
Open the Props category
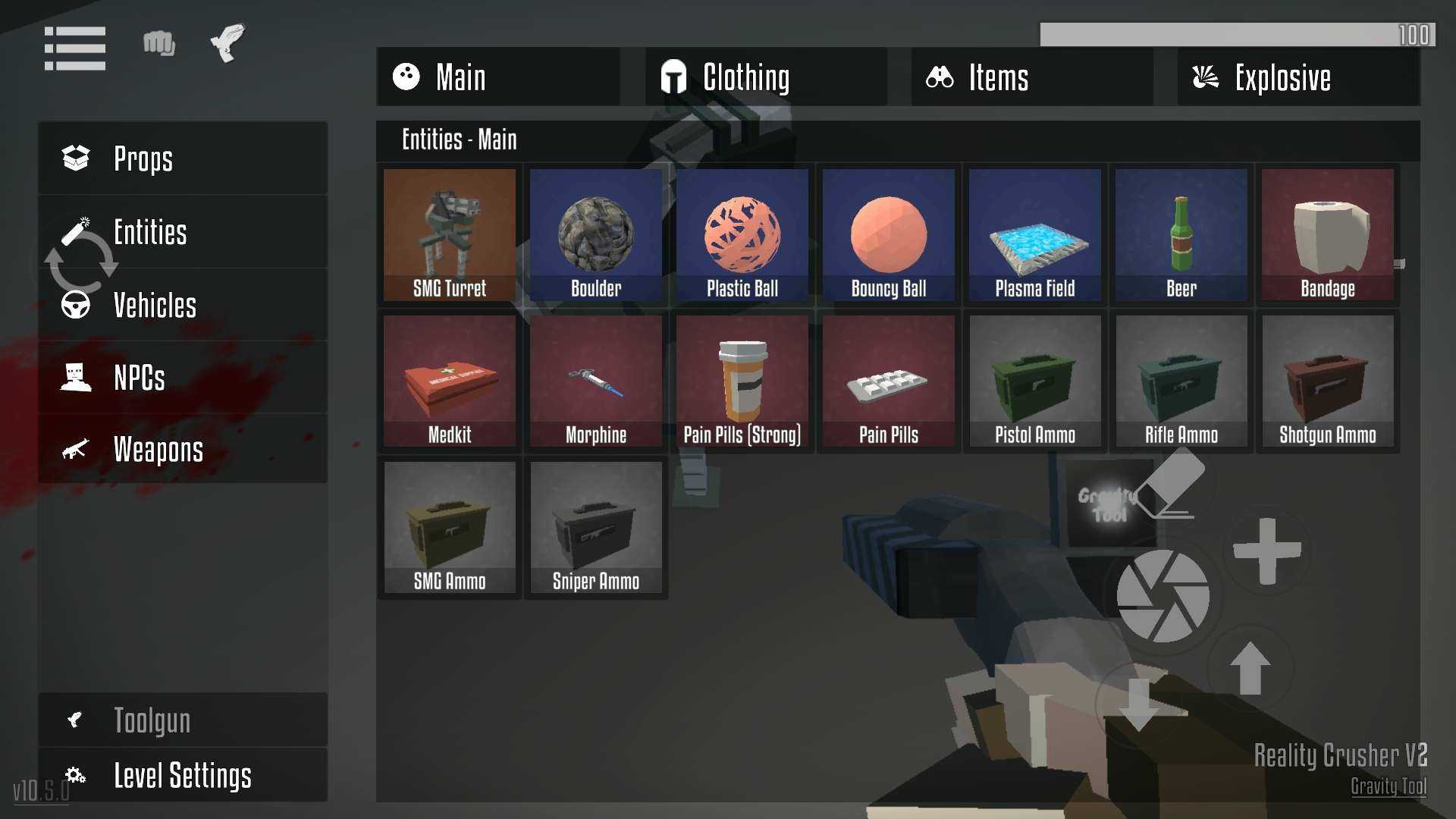(182, 158)
